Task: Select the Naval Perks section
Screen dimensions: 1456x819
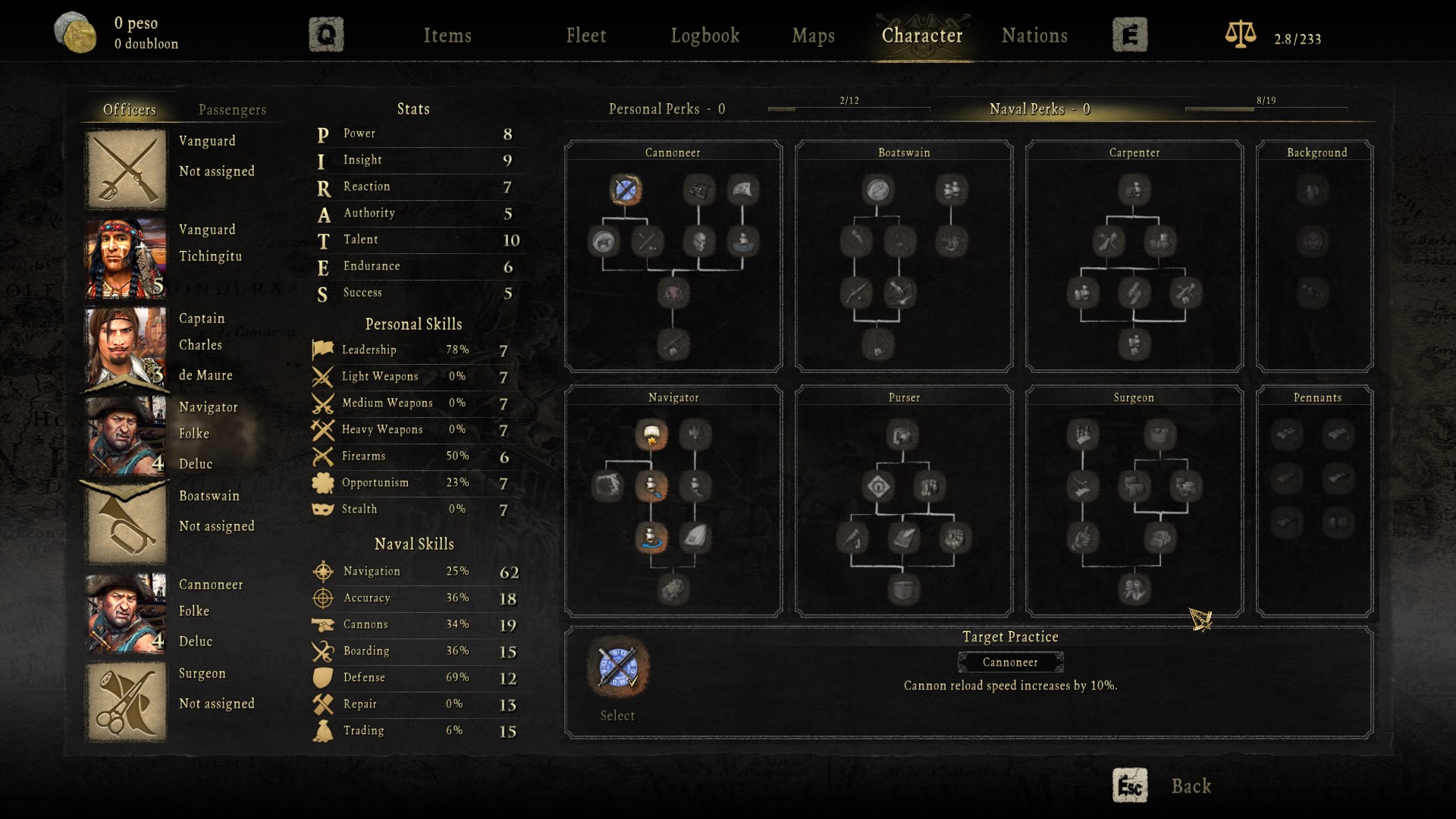Action: 1039,109
